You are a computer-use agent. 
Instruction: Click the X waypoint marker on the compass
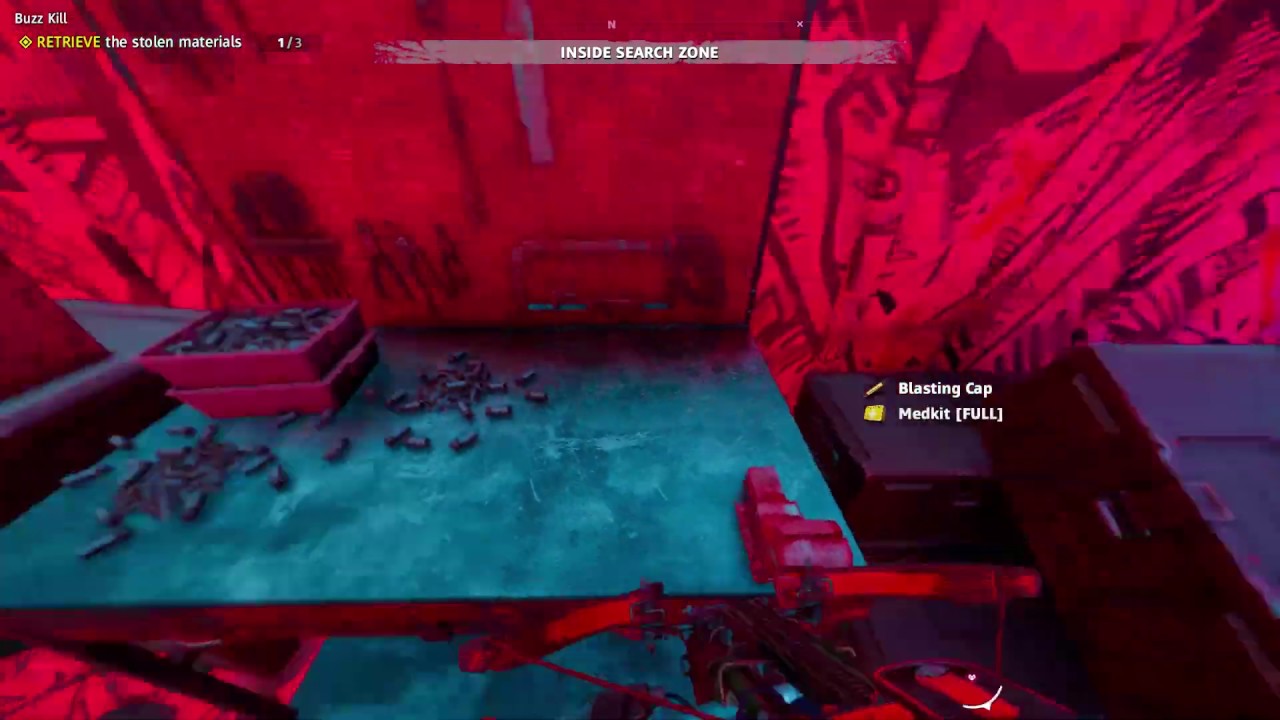799,24
